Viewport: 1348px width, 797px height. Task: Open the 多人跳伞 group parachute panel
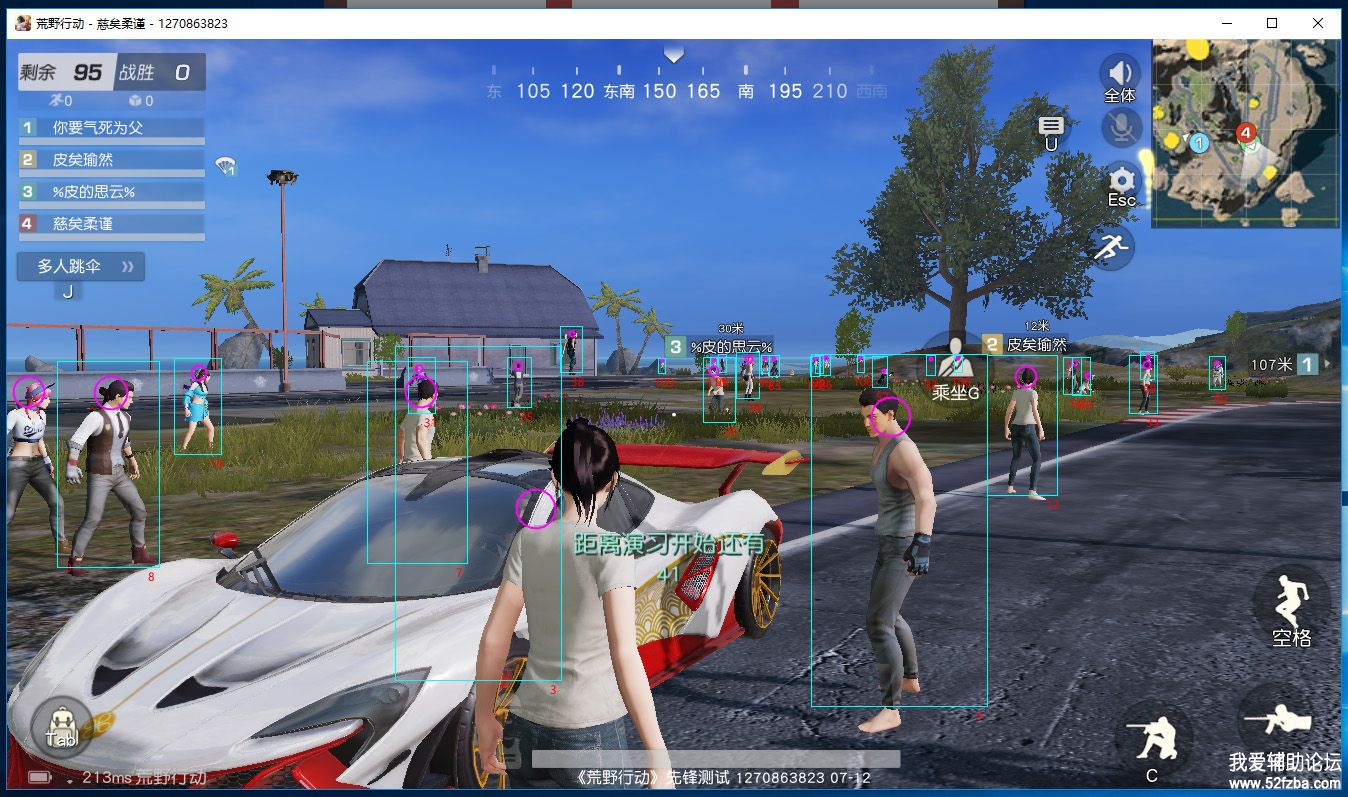[x=82, y=267]
